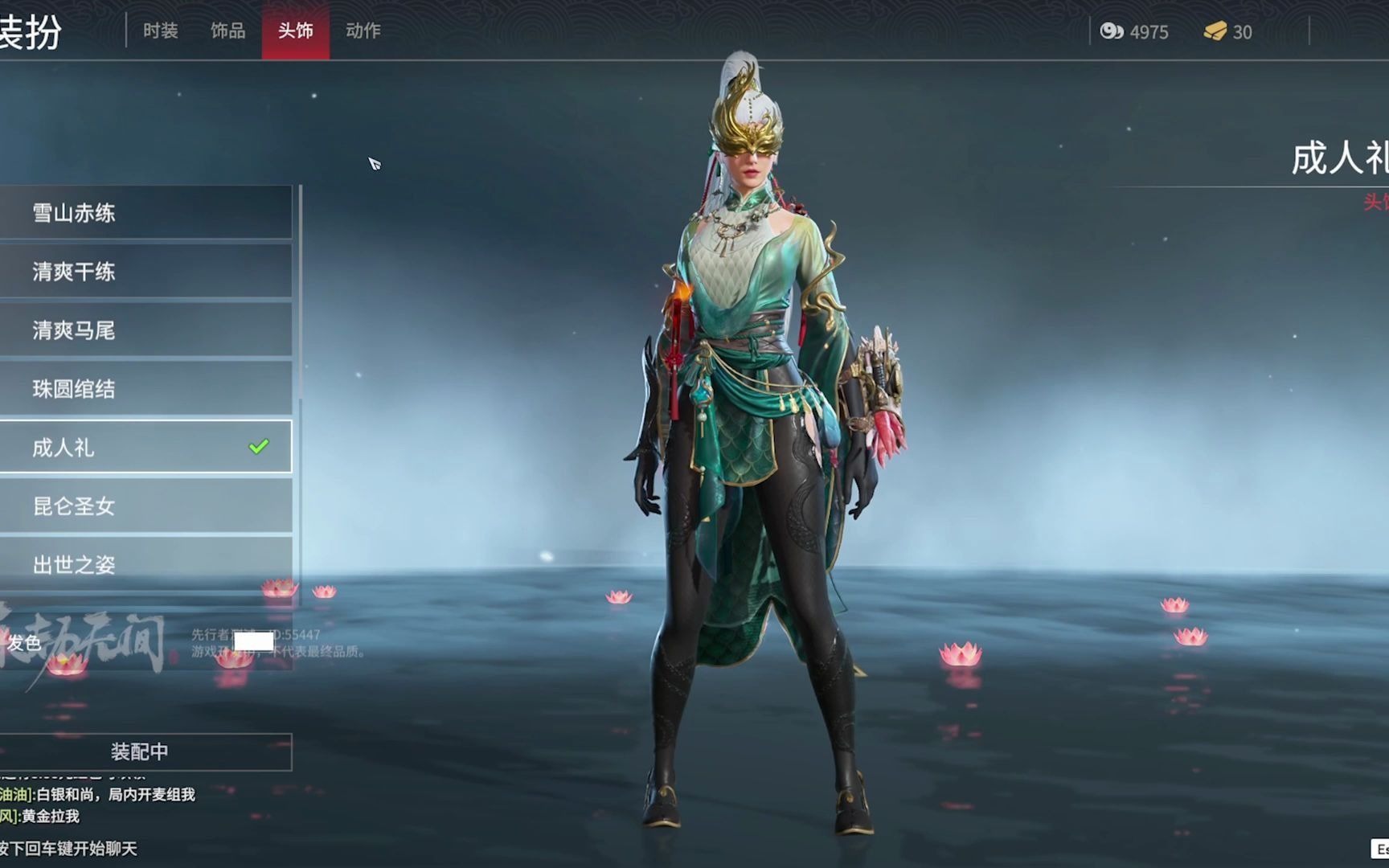Pick the 清爽马尾 hairstyle
Image resolution: width=1389 pixels, height=868 pixels.
point(145,330)
